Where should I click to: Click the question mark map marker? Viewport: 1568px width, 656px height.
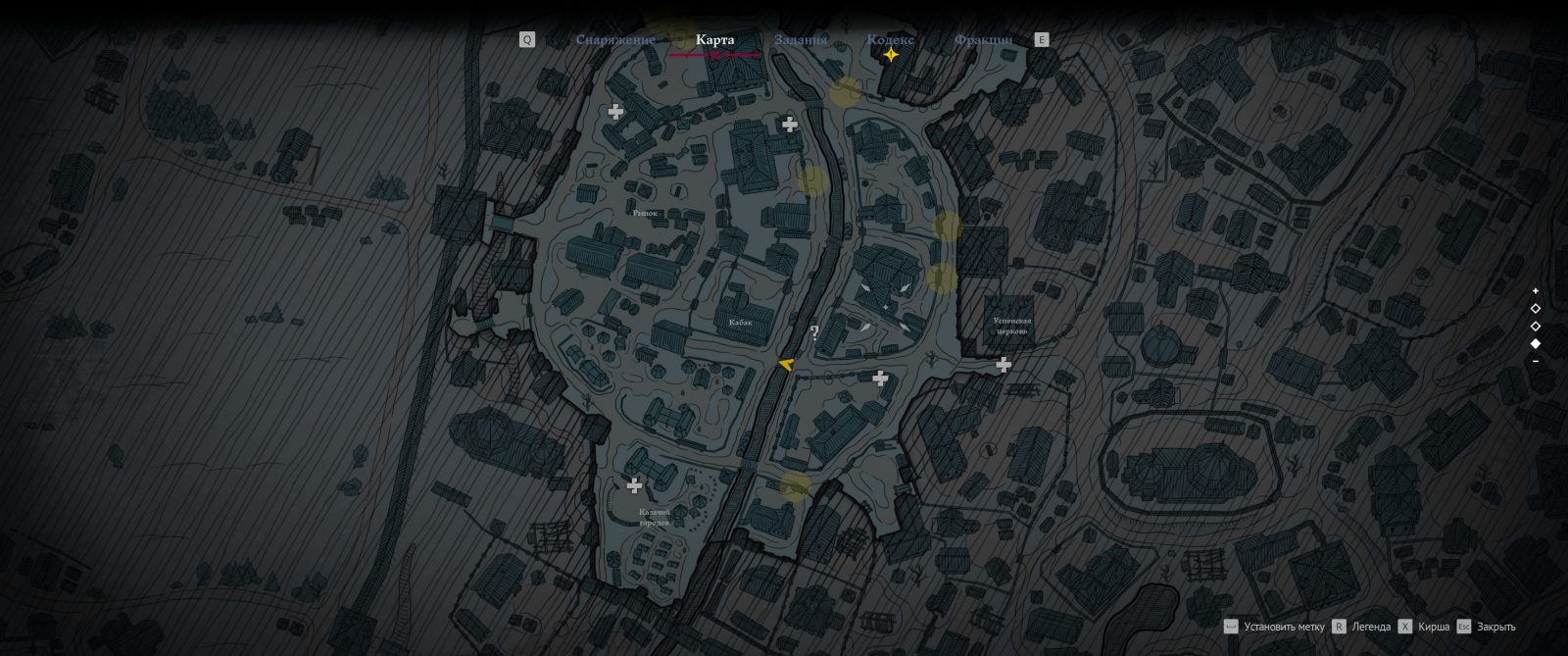coord(814,332)
